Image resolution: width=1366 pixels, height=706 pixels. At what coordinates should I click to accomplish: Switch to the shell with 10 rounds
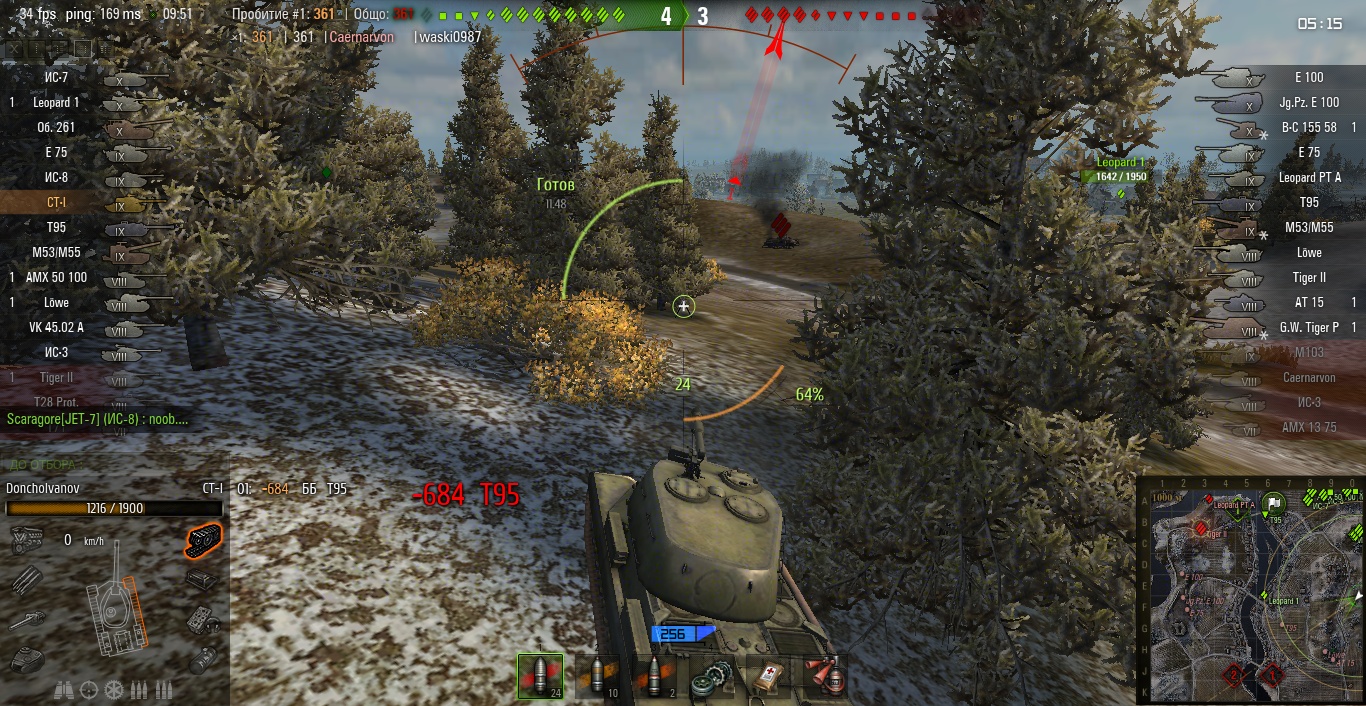pos(598,677)
